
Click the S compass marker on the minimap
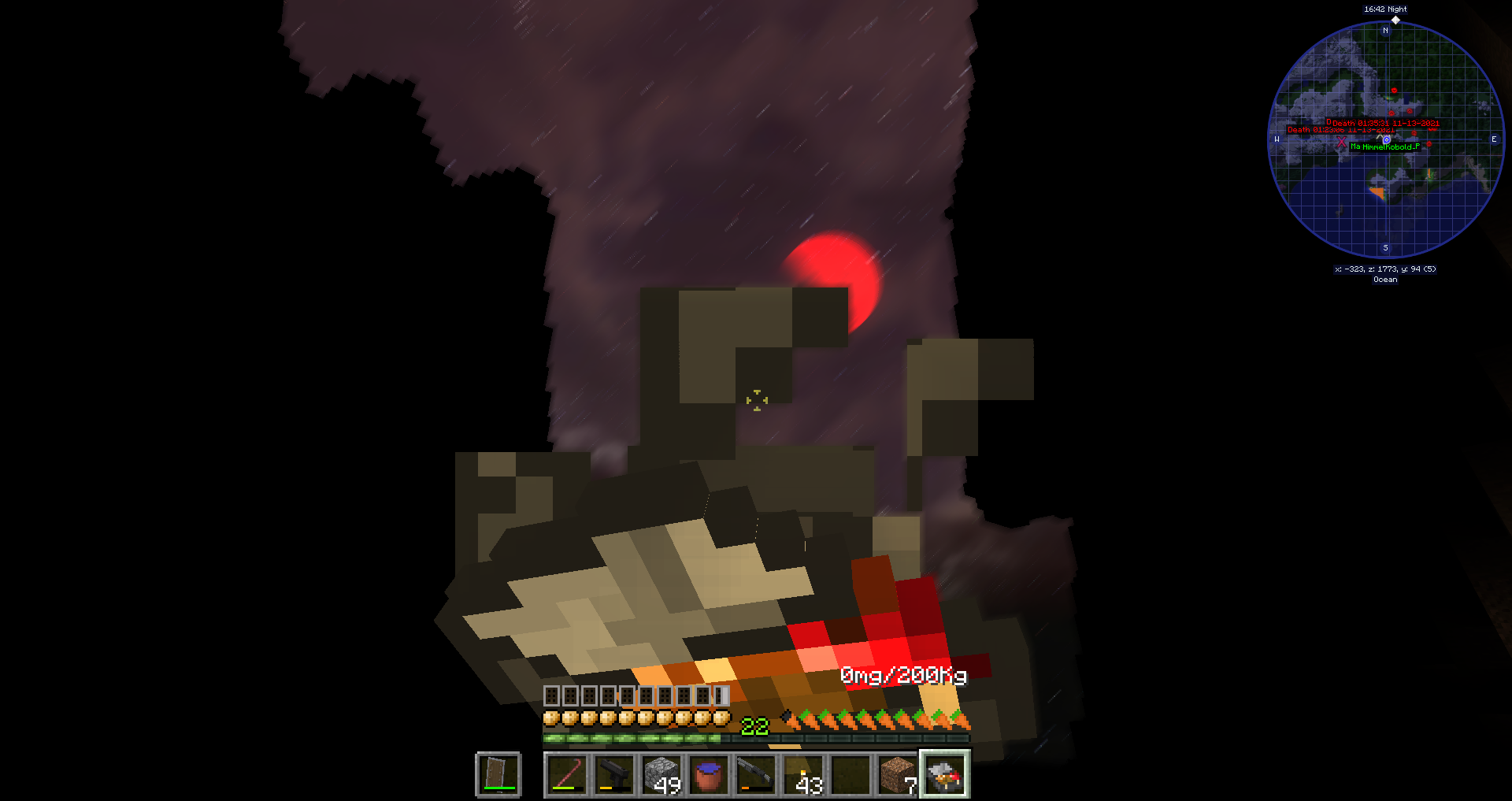1384,248
